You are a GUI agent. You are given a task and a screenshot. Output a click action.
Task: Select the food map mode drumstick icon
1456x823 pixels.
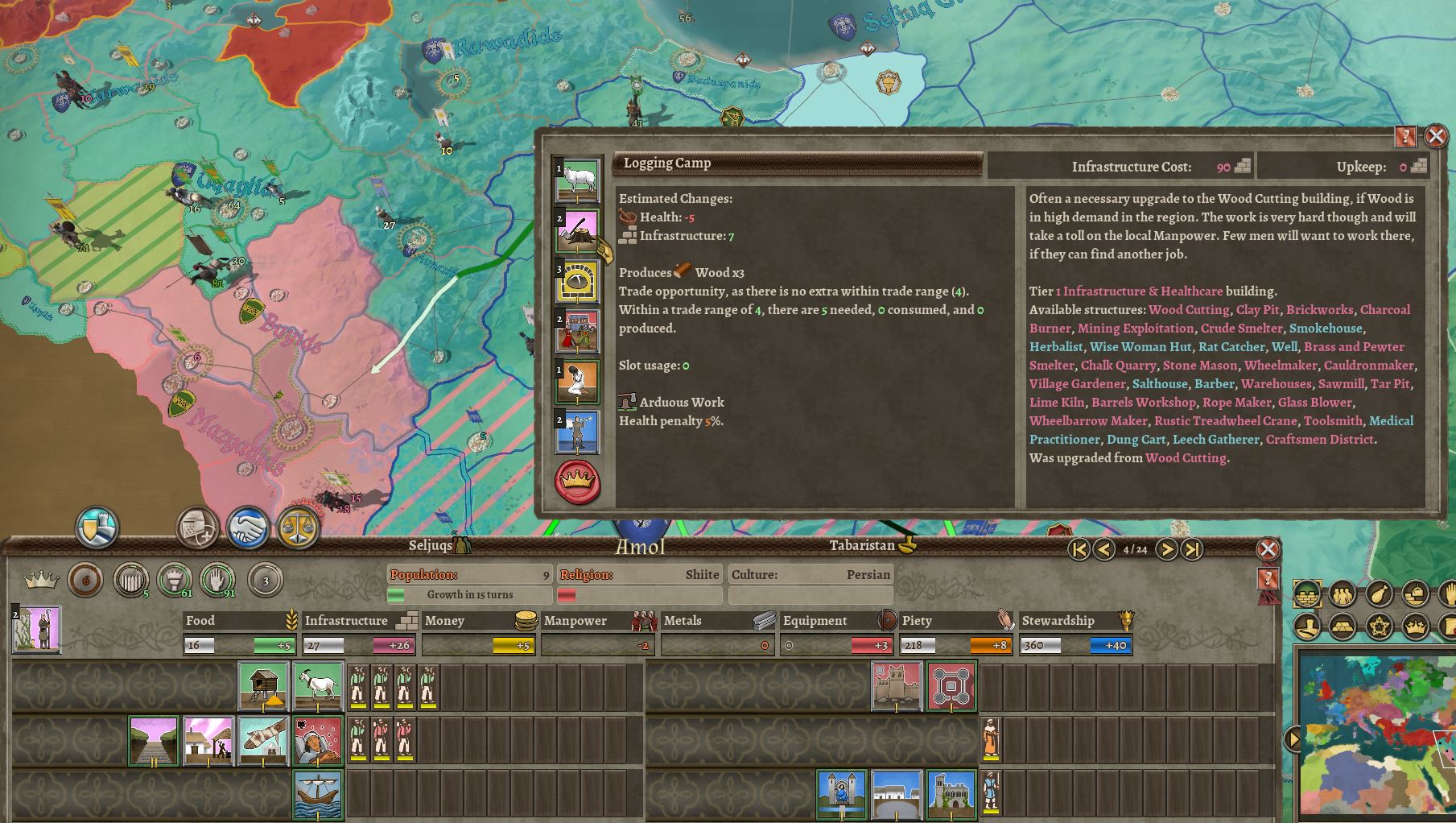pos(1379,593)
